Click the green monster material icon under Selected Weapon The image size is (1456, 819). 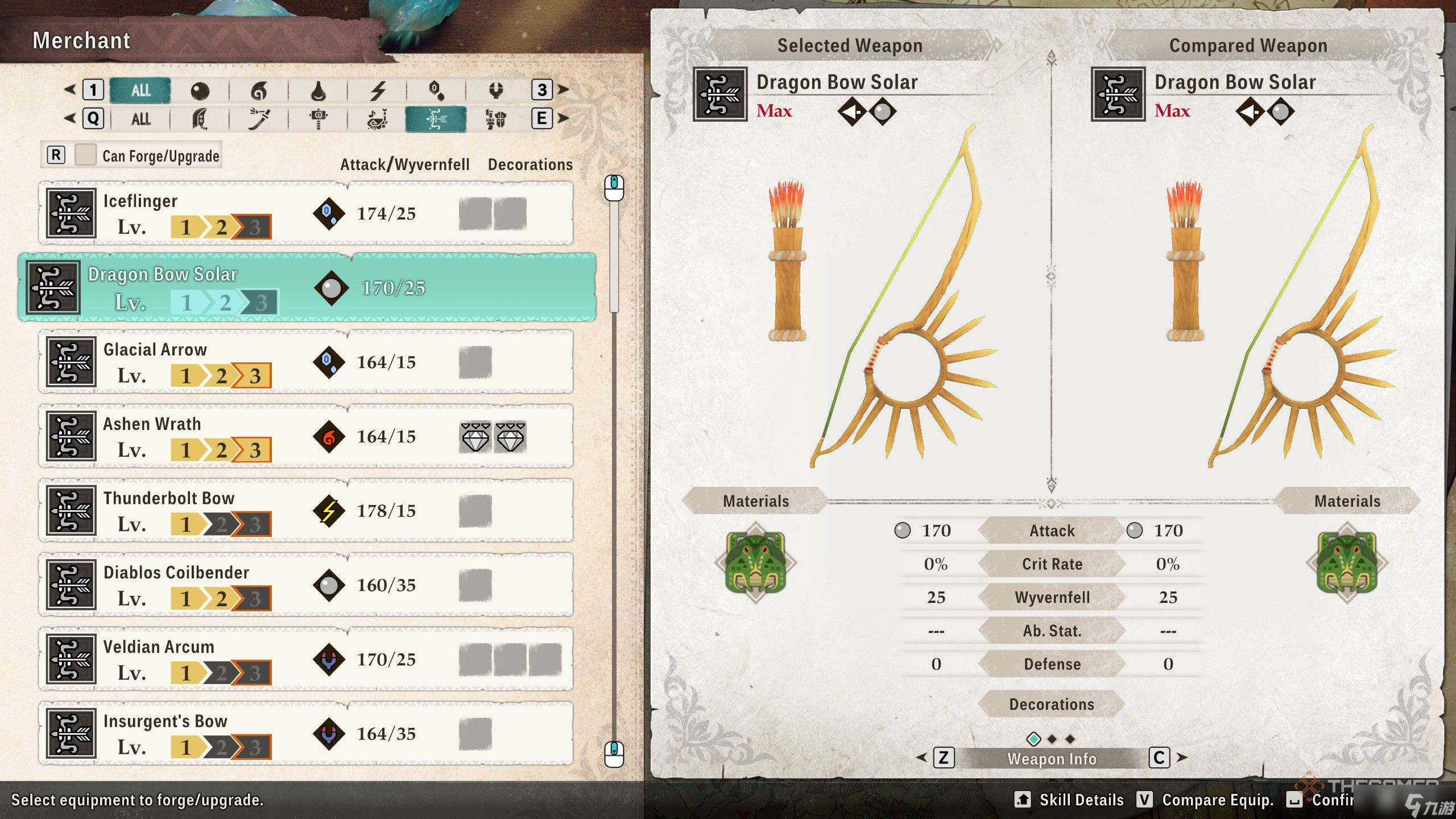tap(756, 562)
